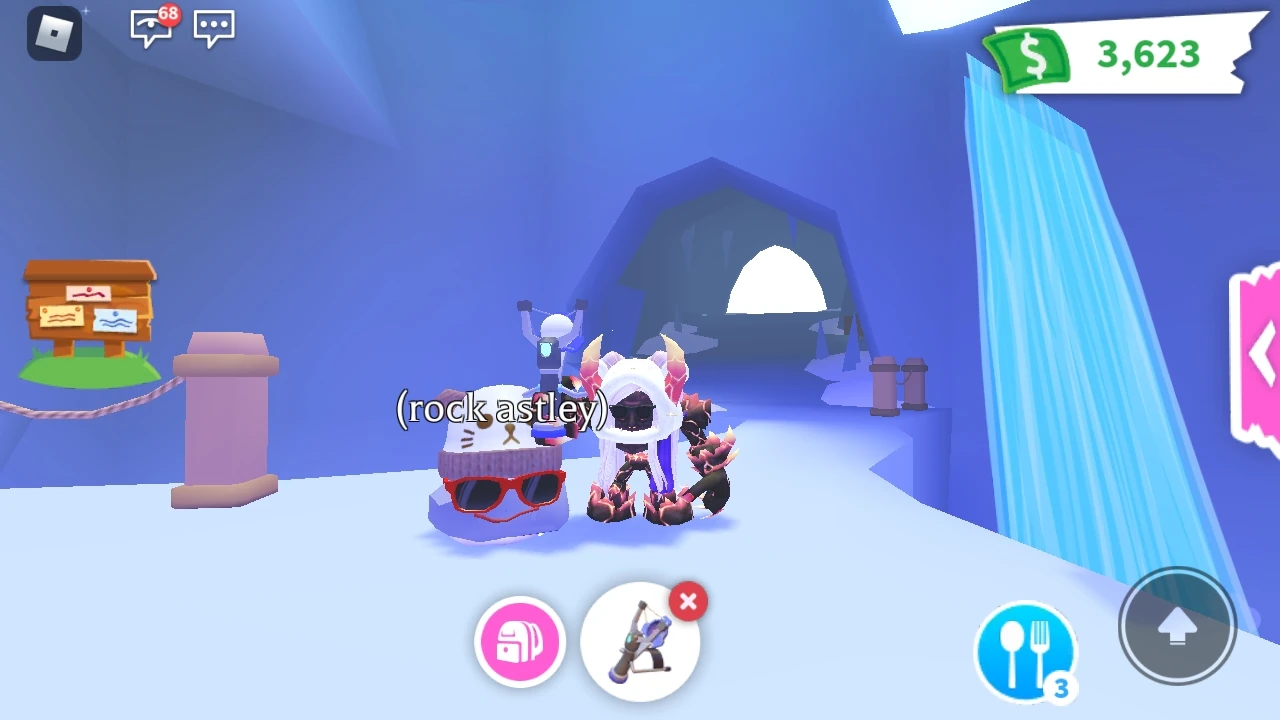Open the food menu with 3 items
This screenshot has width=1280, height=720.
click(x=1026, y=649)
